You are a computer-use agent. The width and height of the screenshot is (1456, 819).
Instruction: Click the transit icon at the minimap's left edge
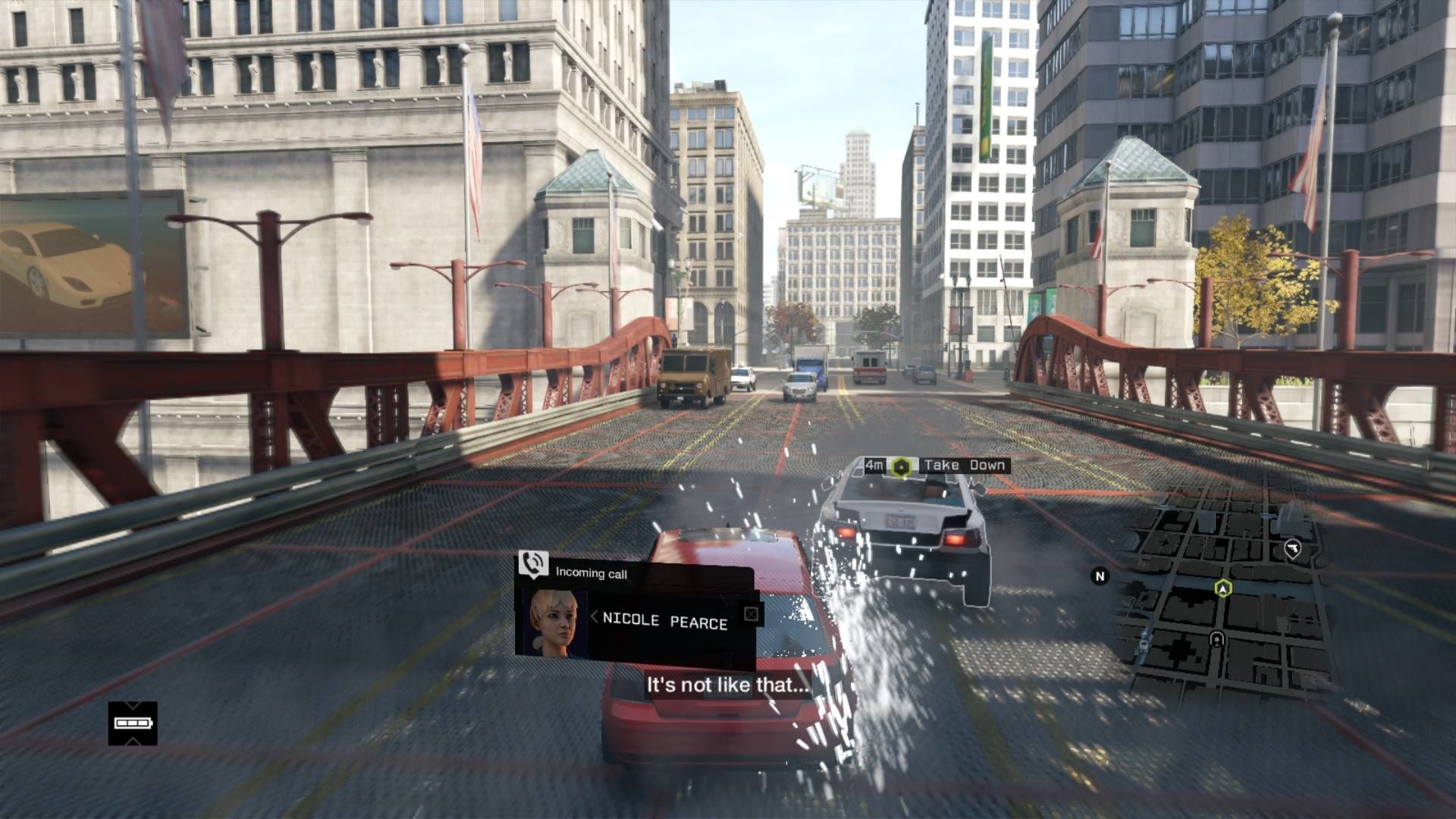1144,643
